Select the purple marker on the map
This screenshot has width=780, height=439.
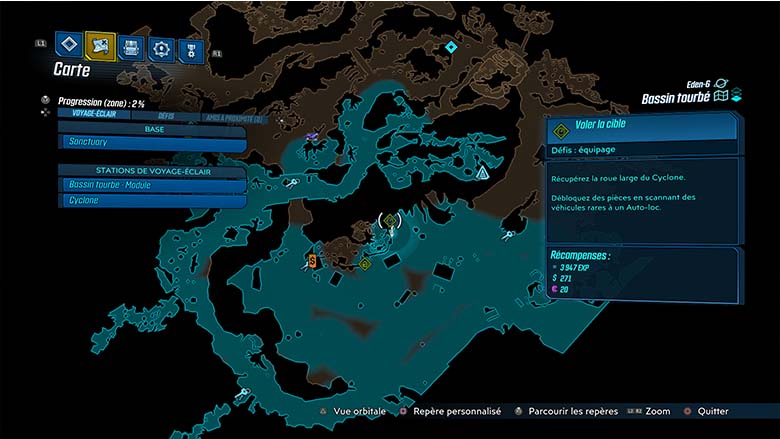[x=313, y=136]
